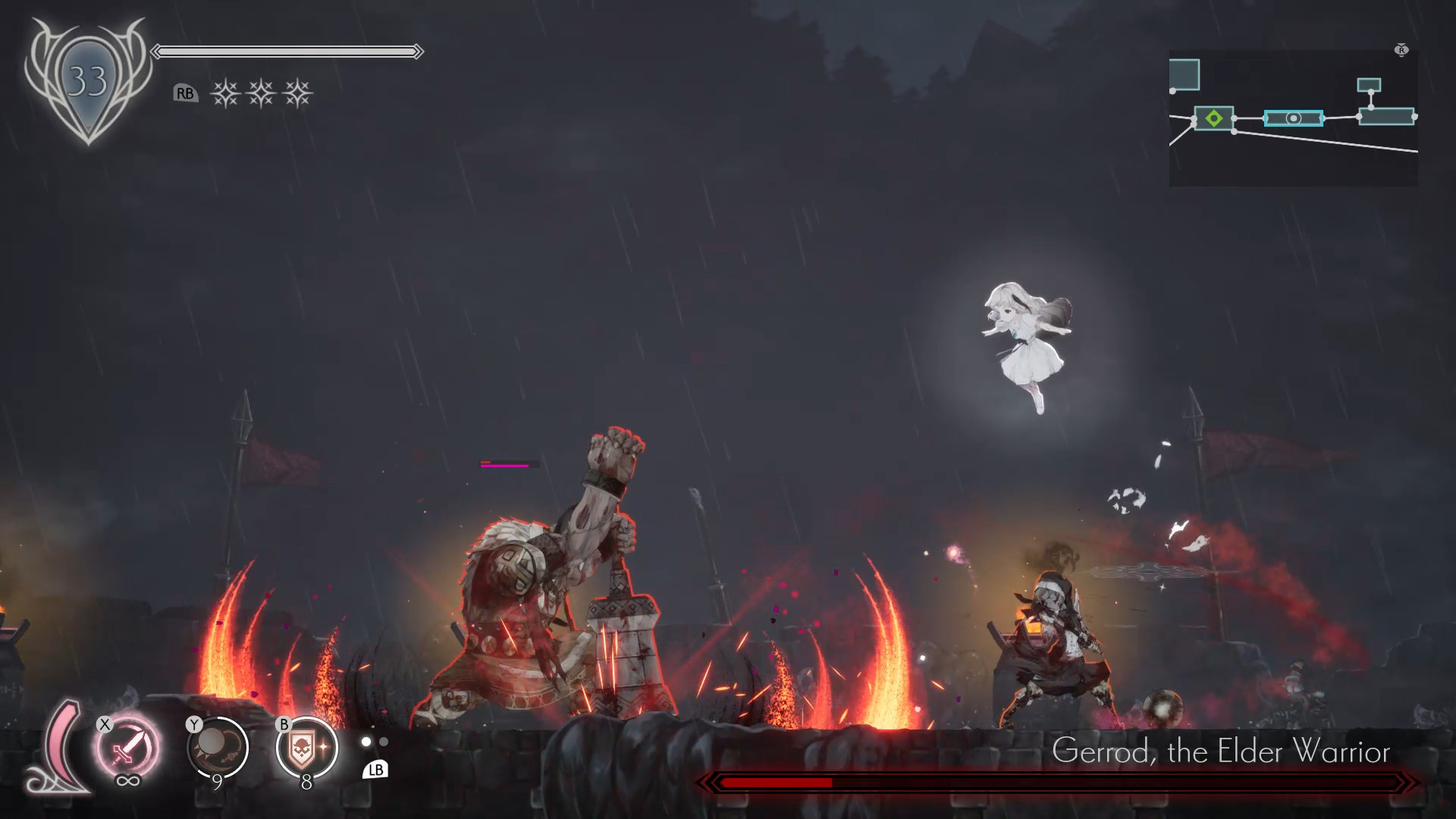
Task: Click the skill use counter showing 9
Action: tap(218, 783)
